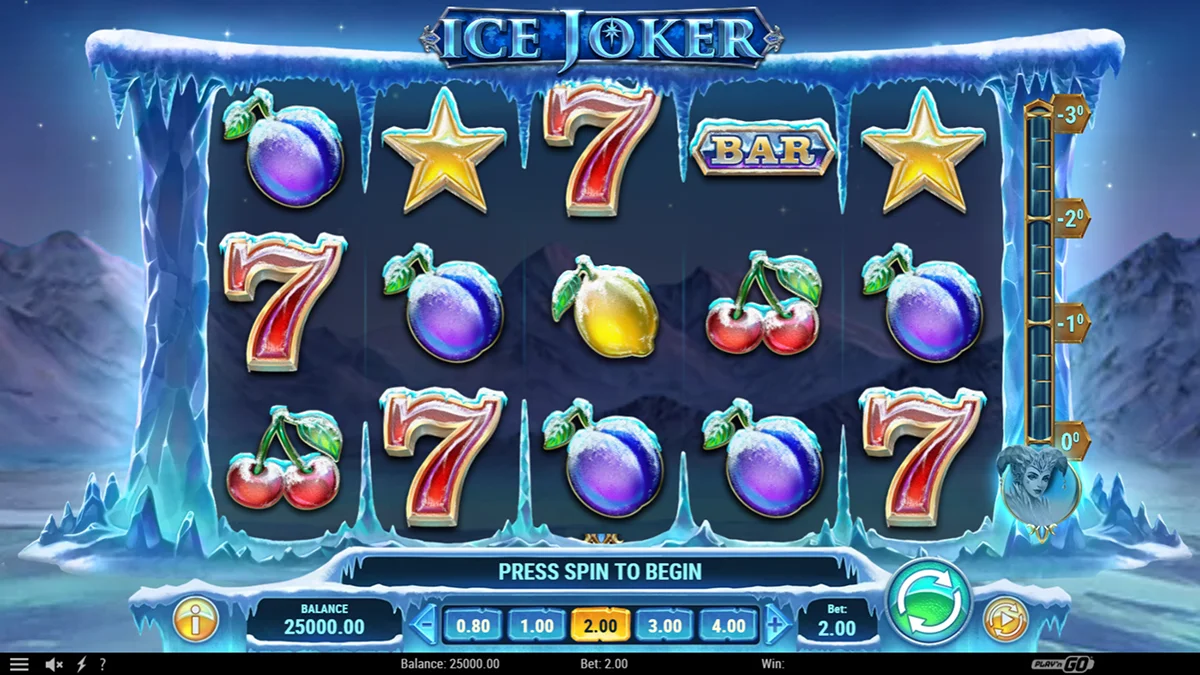
Task: Set the bet to 3.00
Action: pos(664,626)
